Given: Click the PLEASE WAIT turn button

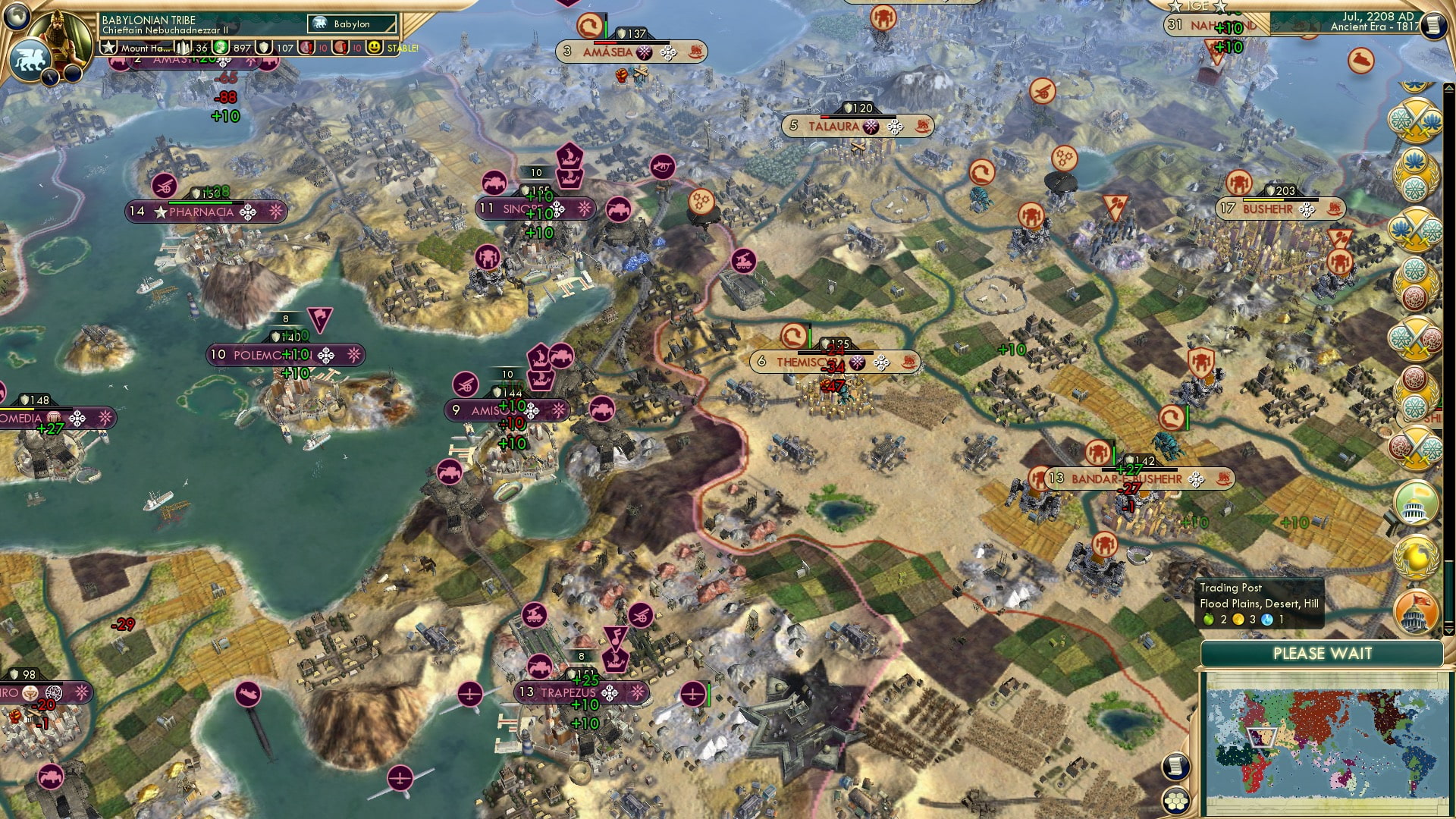Looking at the screenshot, I should tap(1322, 654).
